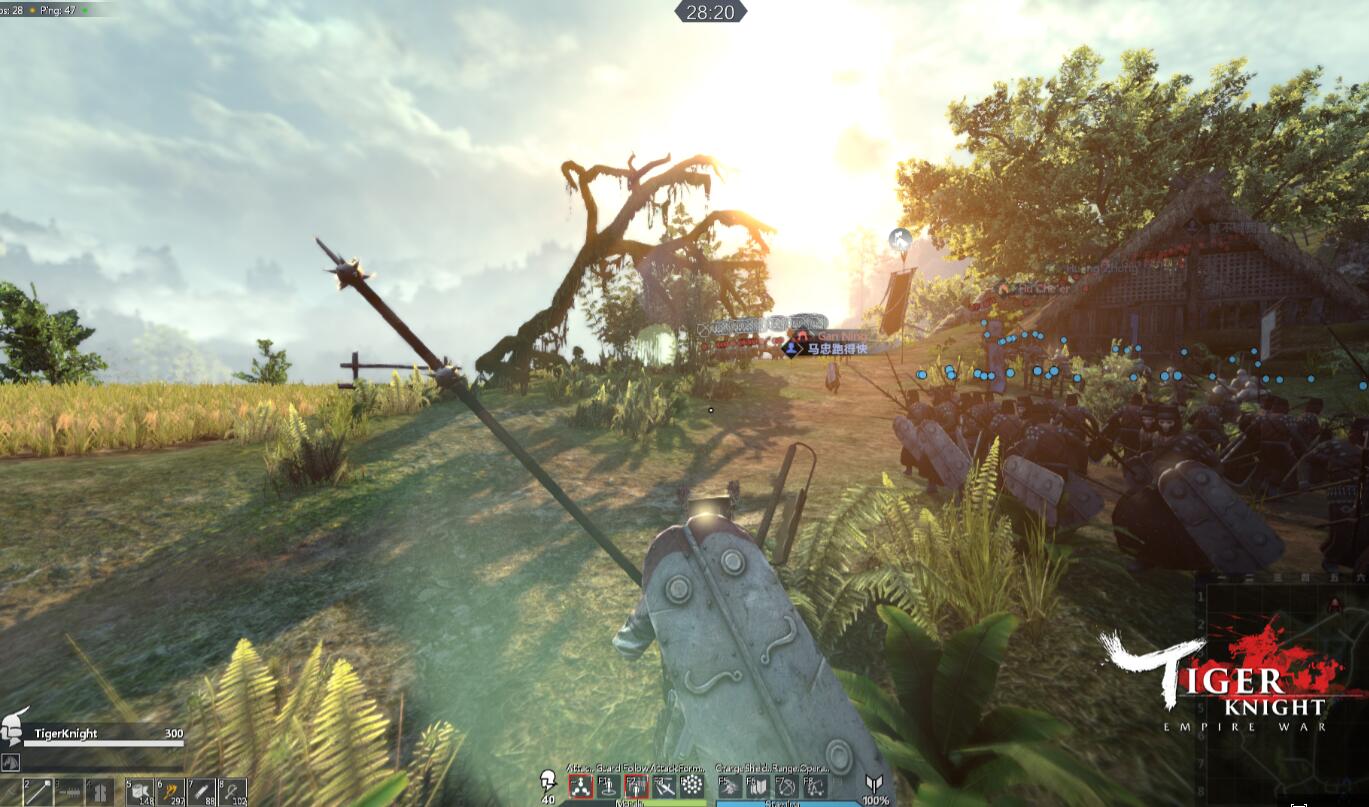Select the F7 Range troop ability

787,786
